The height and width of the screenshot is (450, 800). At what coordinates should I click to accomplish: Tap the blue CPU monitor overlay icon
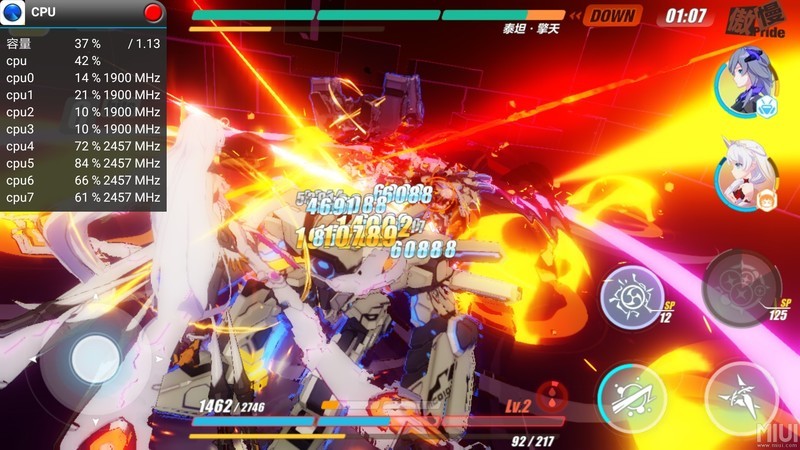tap(14, 13)
